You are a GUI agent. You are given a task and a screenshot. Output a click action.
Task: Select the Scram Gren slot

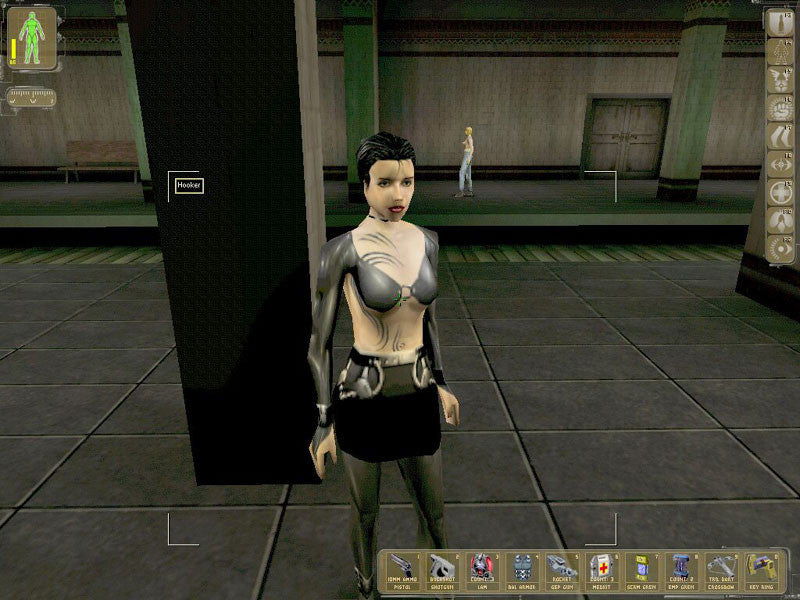click(641, 571)
